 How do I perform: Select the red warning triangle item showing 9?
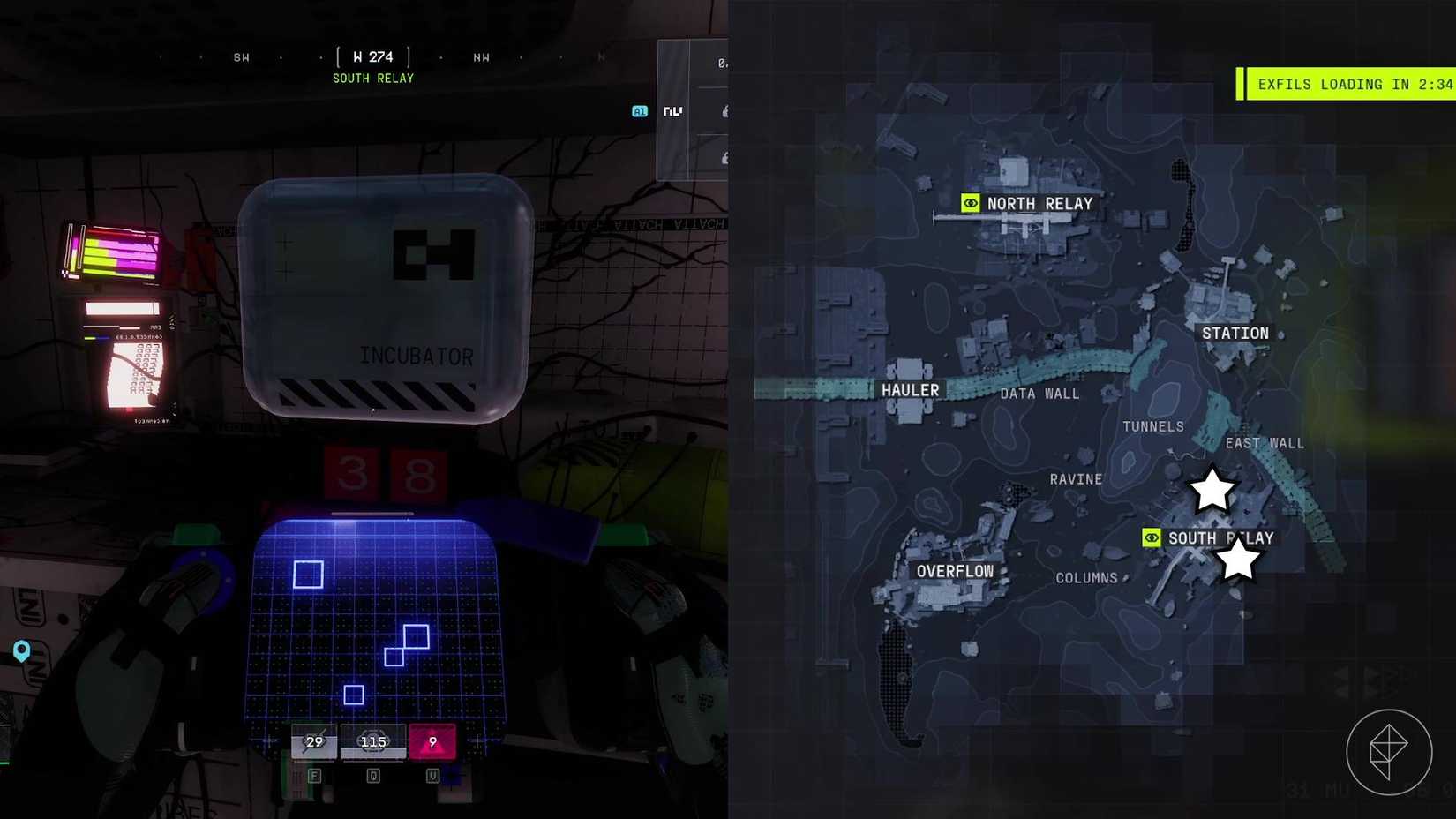[x=432, y=741]
